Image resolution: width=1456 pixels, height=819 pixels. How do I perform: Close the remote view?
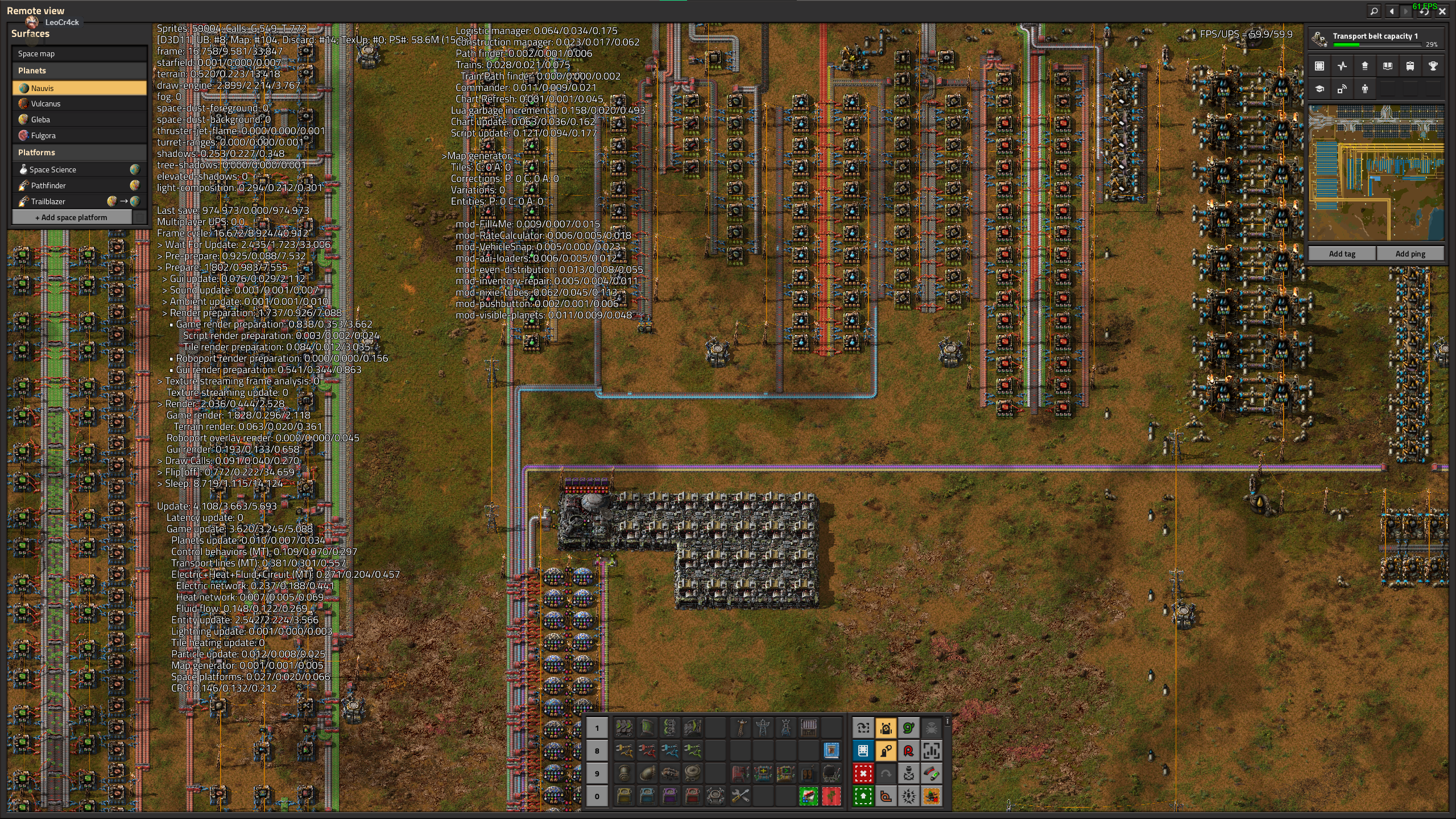[1442, 11]
